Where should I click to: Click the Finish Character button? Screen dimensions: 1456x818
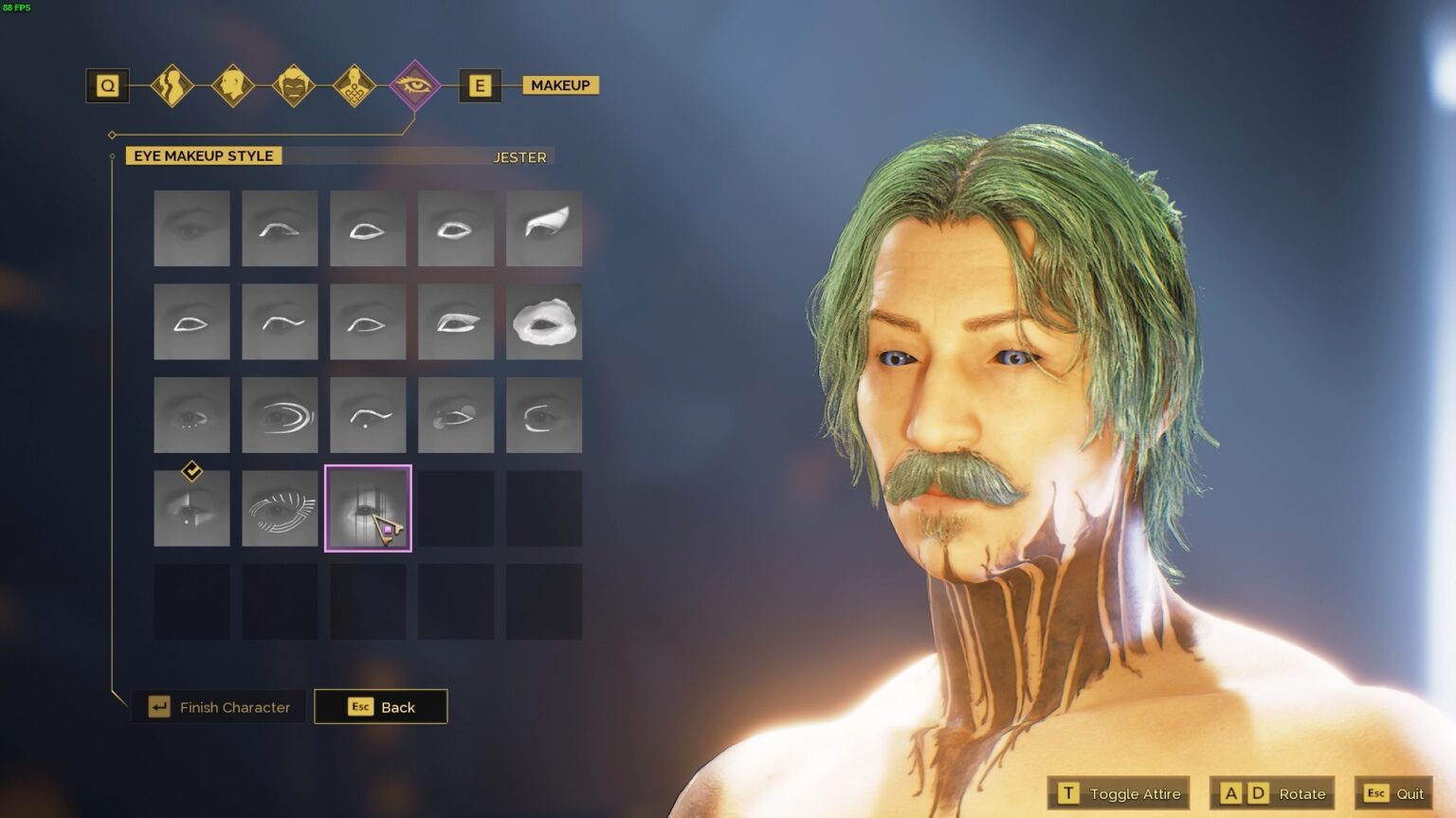coord(234,707)
